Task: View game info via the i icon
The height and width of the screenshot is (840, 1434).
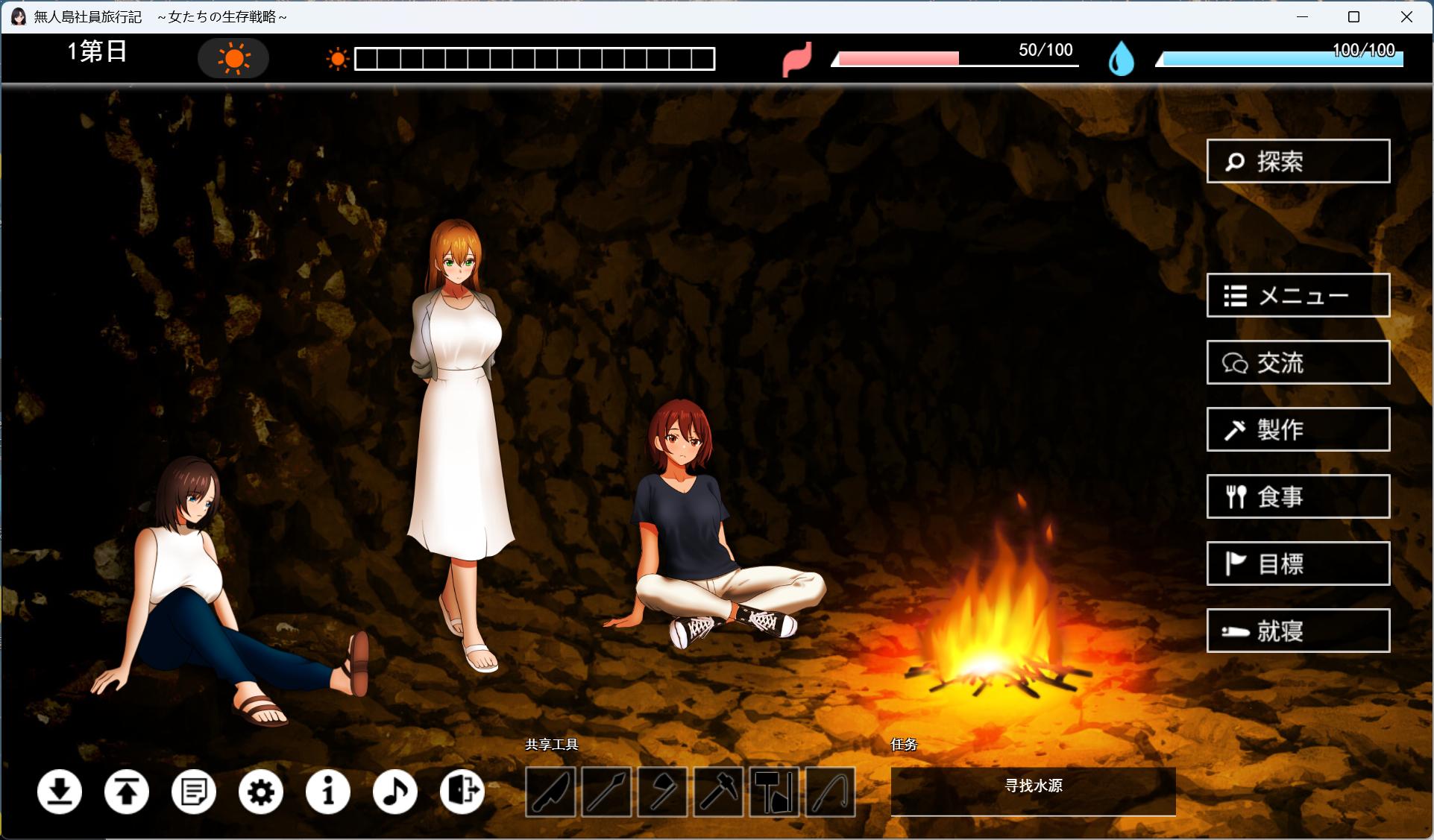Action: 327,792
